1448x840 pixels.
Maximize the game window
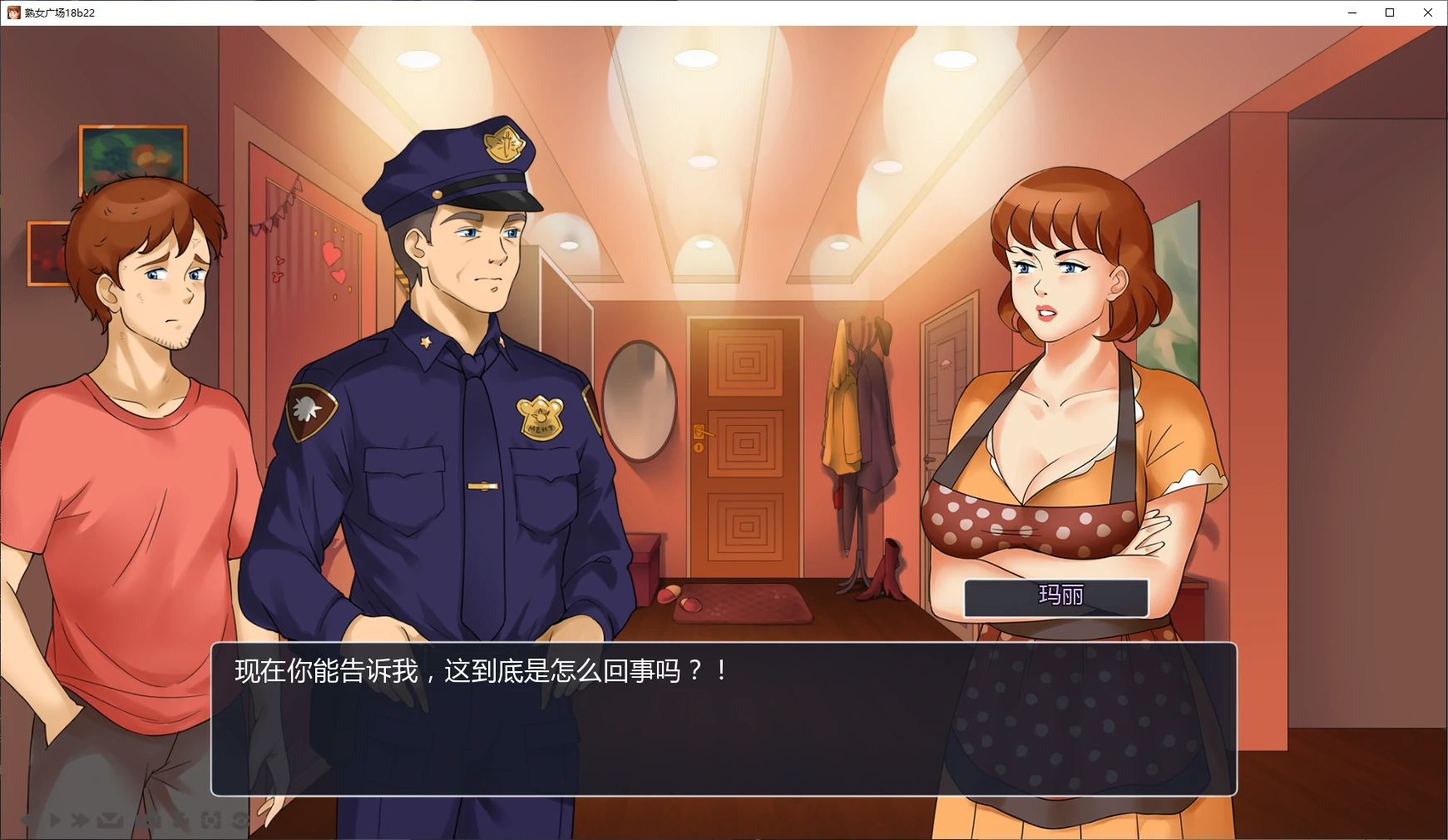[x=1389, y=12]
